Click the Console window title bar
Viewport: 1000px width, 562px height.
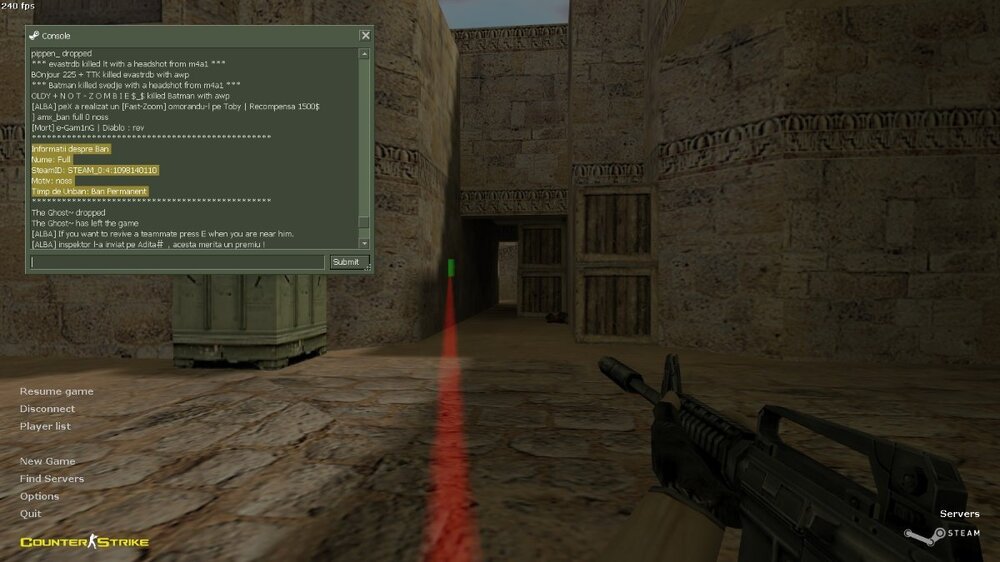(x=190, y=35)
